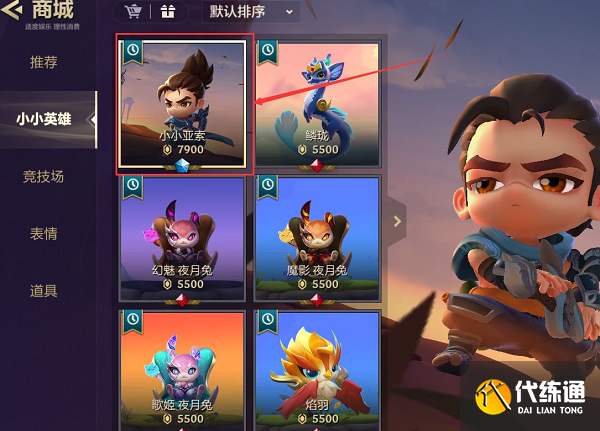Select the 焰羽 bird card
This screenshot has height=431, width=600.
pos(317,370)
